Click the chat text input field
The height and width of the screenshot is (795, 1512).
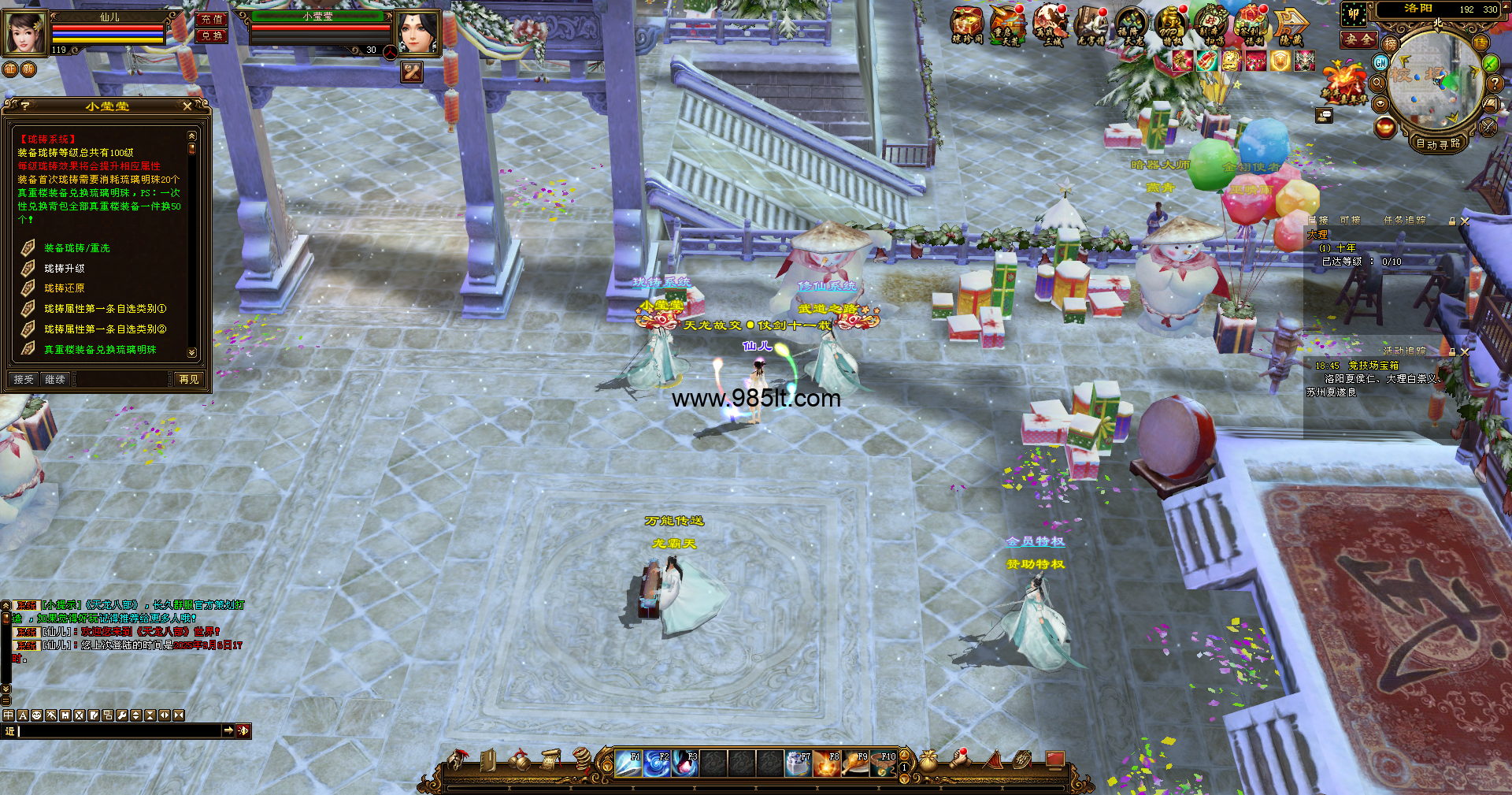(x=118, y=731)
